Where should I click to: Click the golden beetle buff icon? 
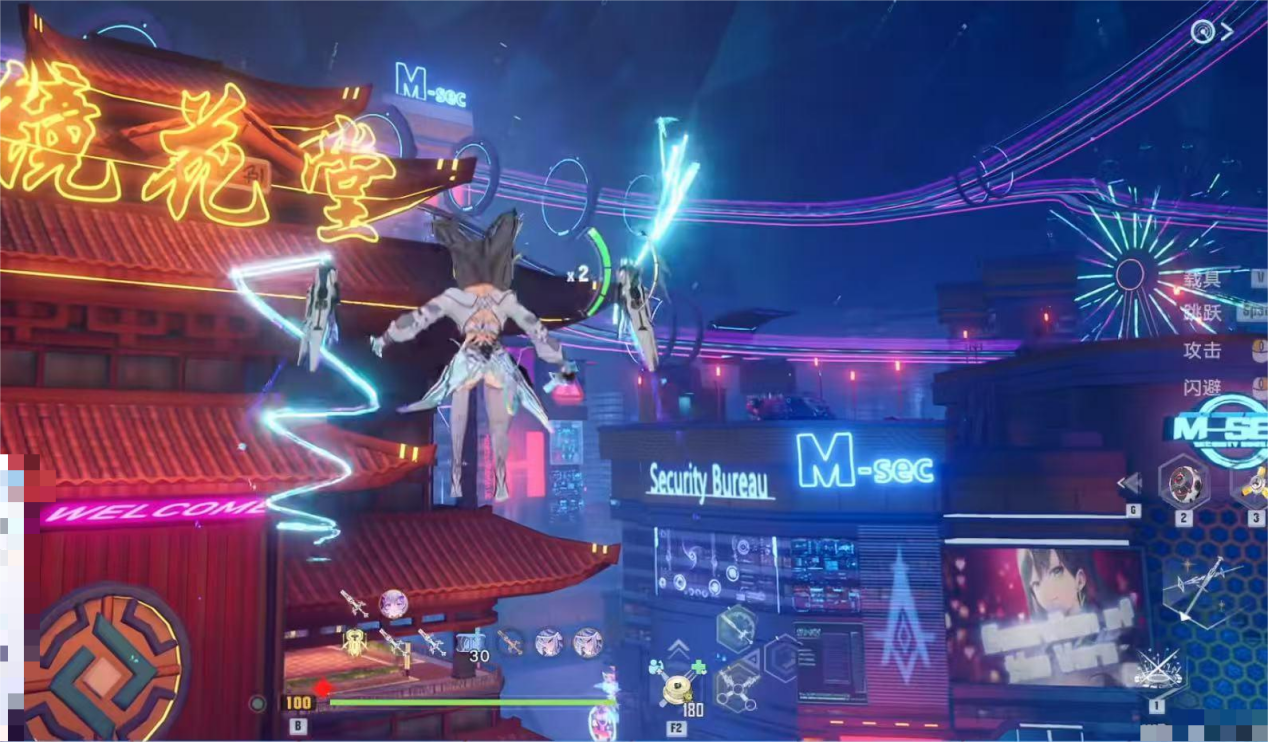355,641
